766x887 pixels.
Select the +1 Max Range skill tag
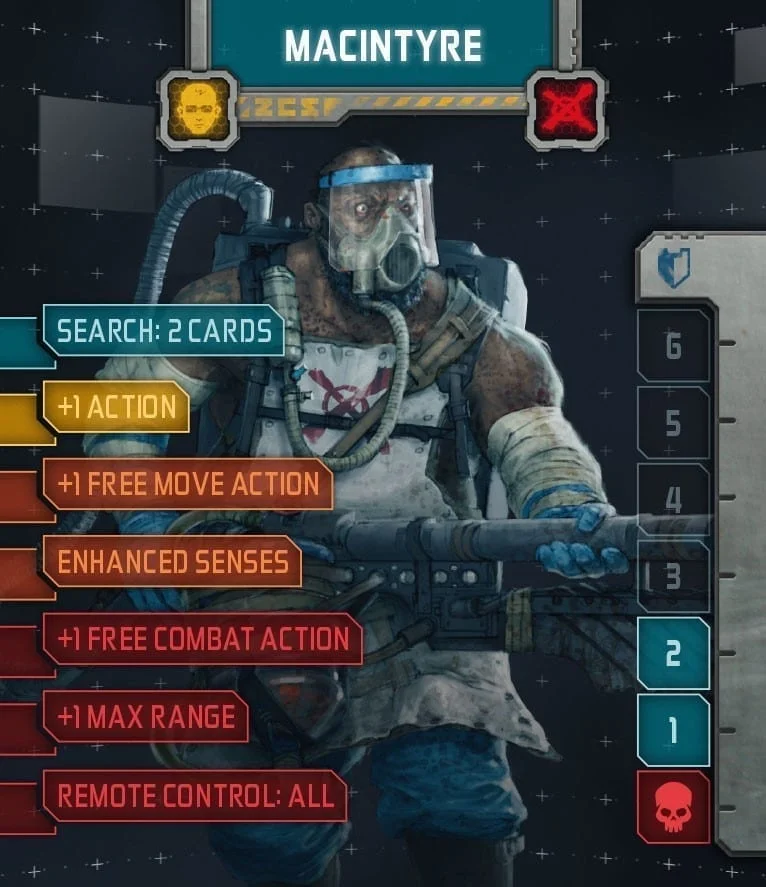pos(146,716)
